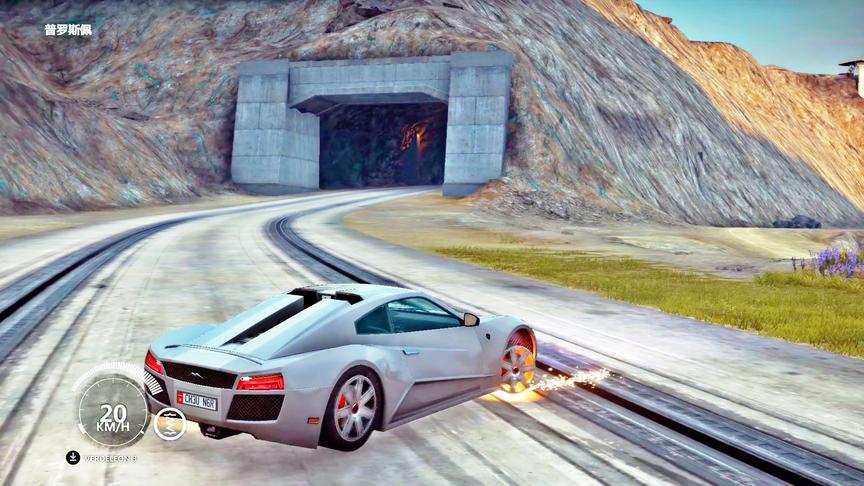The width and height of the screenshot is (864, 486).
Task: Activate the spring jump ability icon
Action: [169, 423]
